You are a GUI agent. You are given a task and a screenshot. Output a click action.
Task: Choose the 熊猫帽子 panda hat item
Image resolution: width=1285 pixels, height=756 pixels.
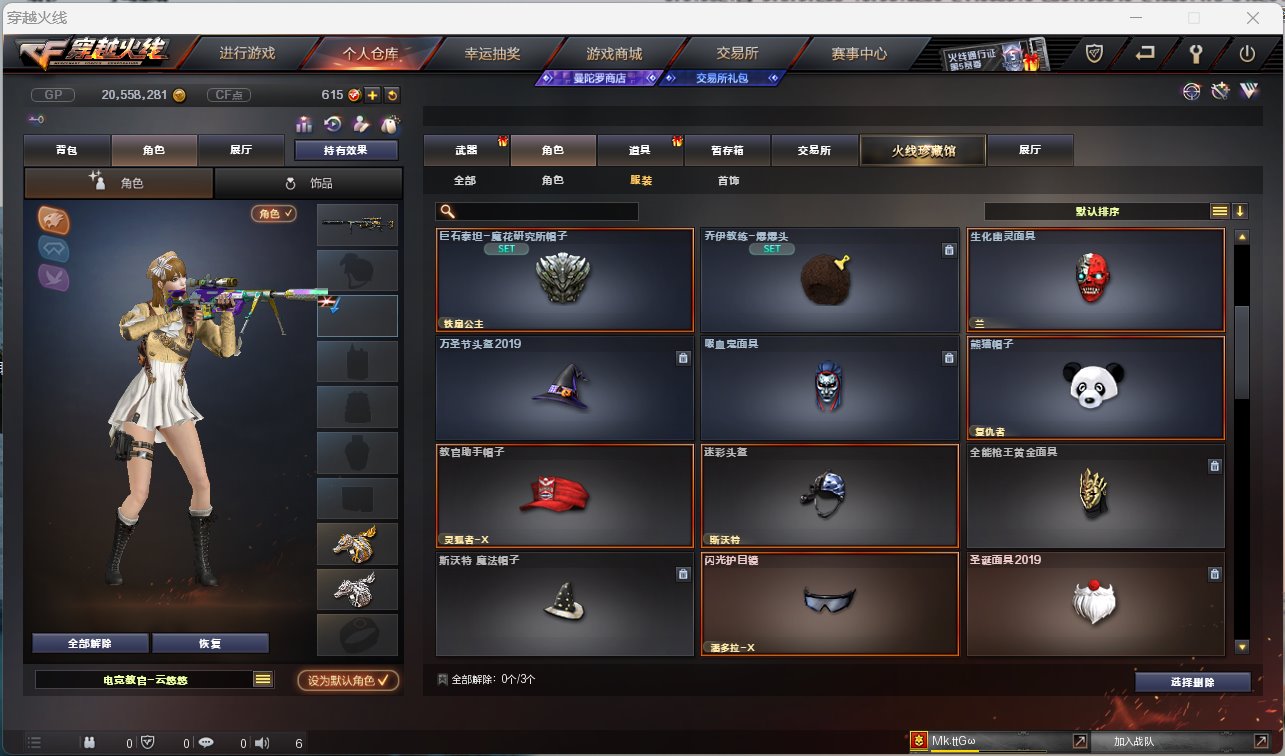(x=1095, y=387)
